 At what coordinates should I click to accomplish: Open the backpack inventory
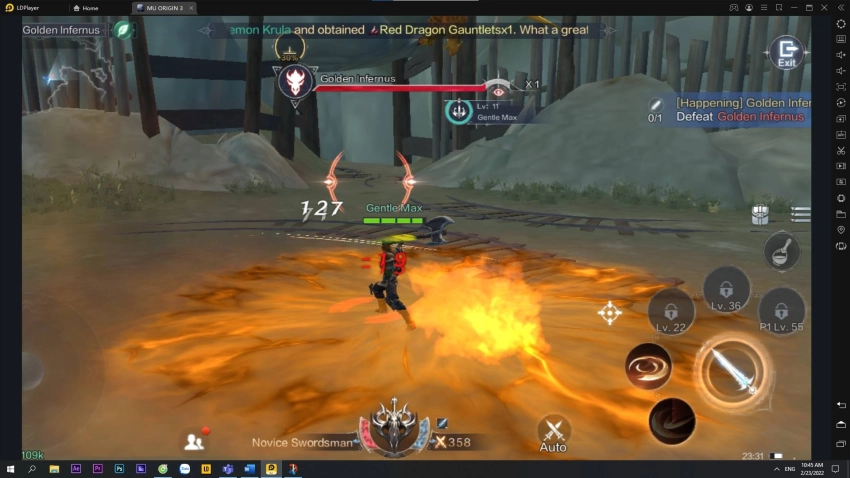point(761,215)
